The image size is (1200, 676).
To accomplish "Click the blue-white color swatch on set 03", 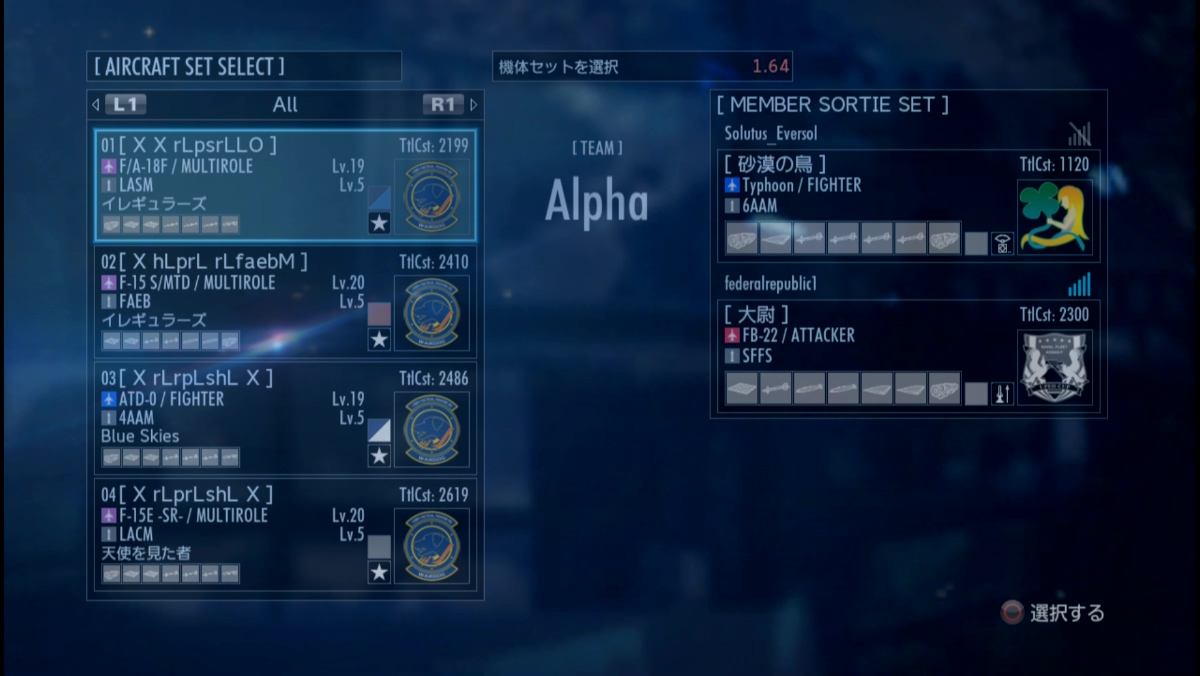I will (x=379, y=430).
